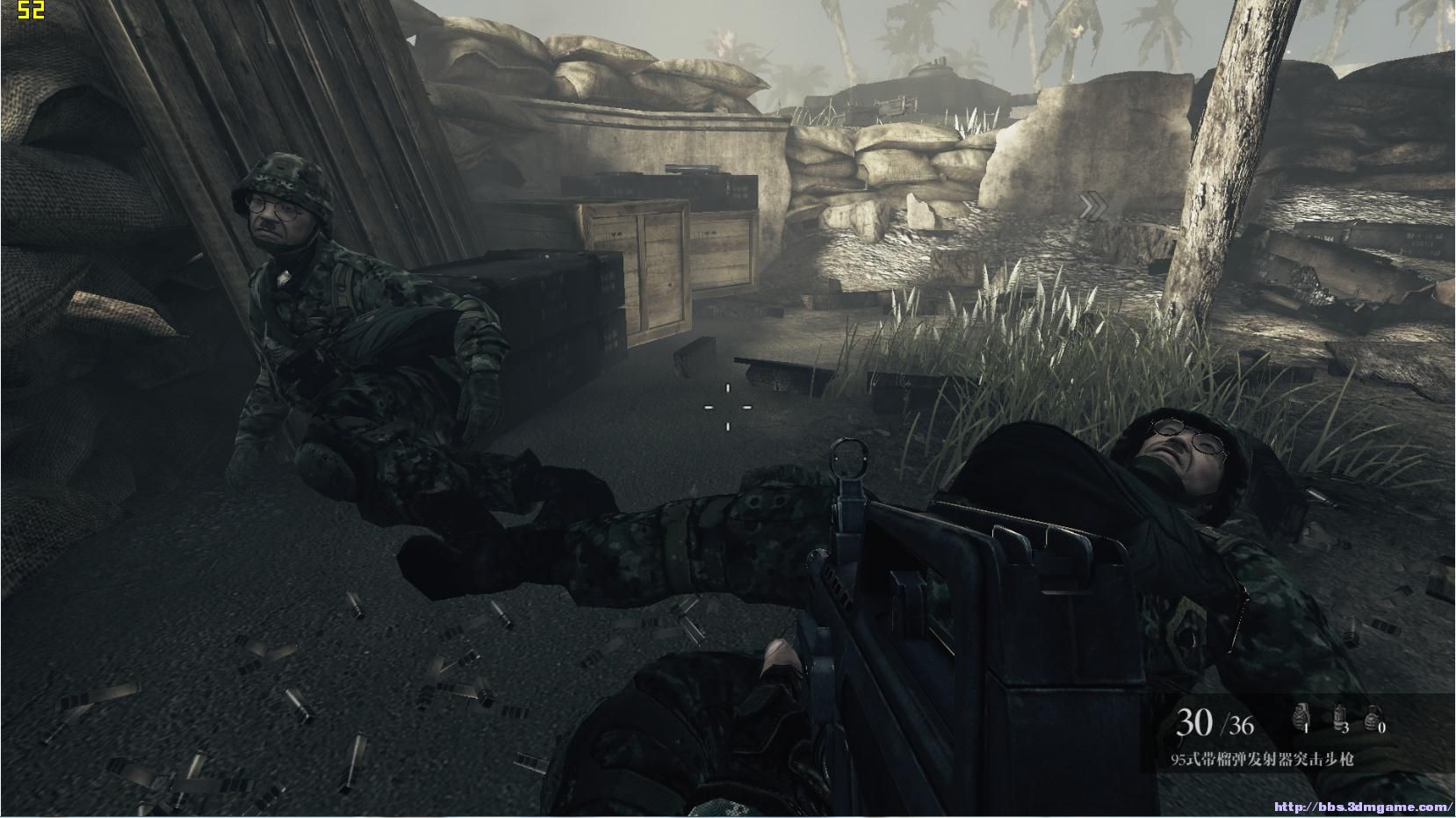The width and height of the screenshot is (1456, 818).
Task: Click the double-chevron objective marker
Action: click(1093, 207)
